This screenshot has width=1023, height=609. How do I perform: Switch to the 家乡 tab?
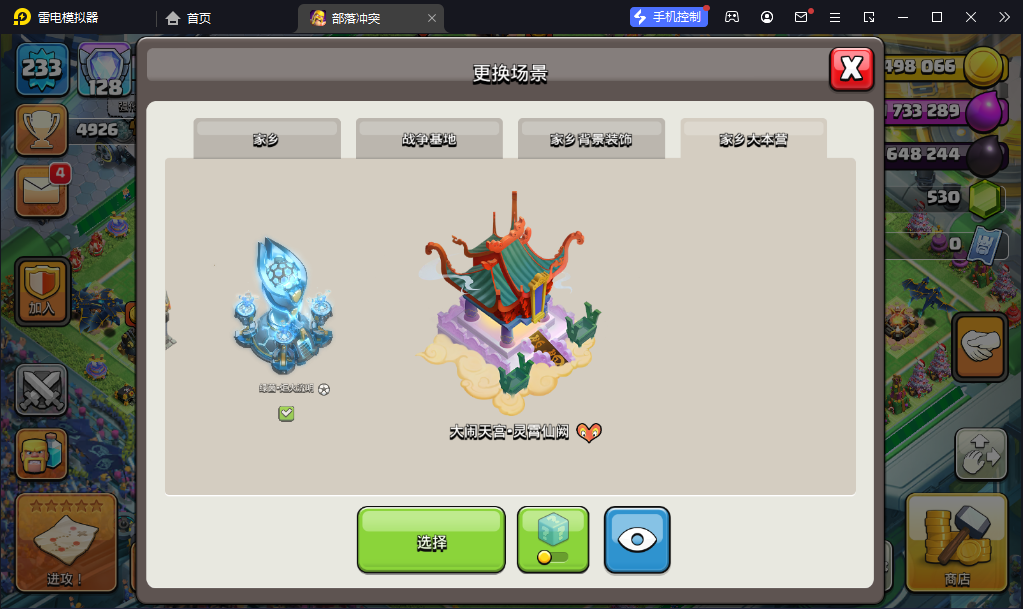[x=266, y=139]
